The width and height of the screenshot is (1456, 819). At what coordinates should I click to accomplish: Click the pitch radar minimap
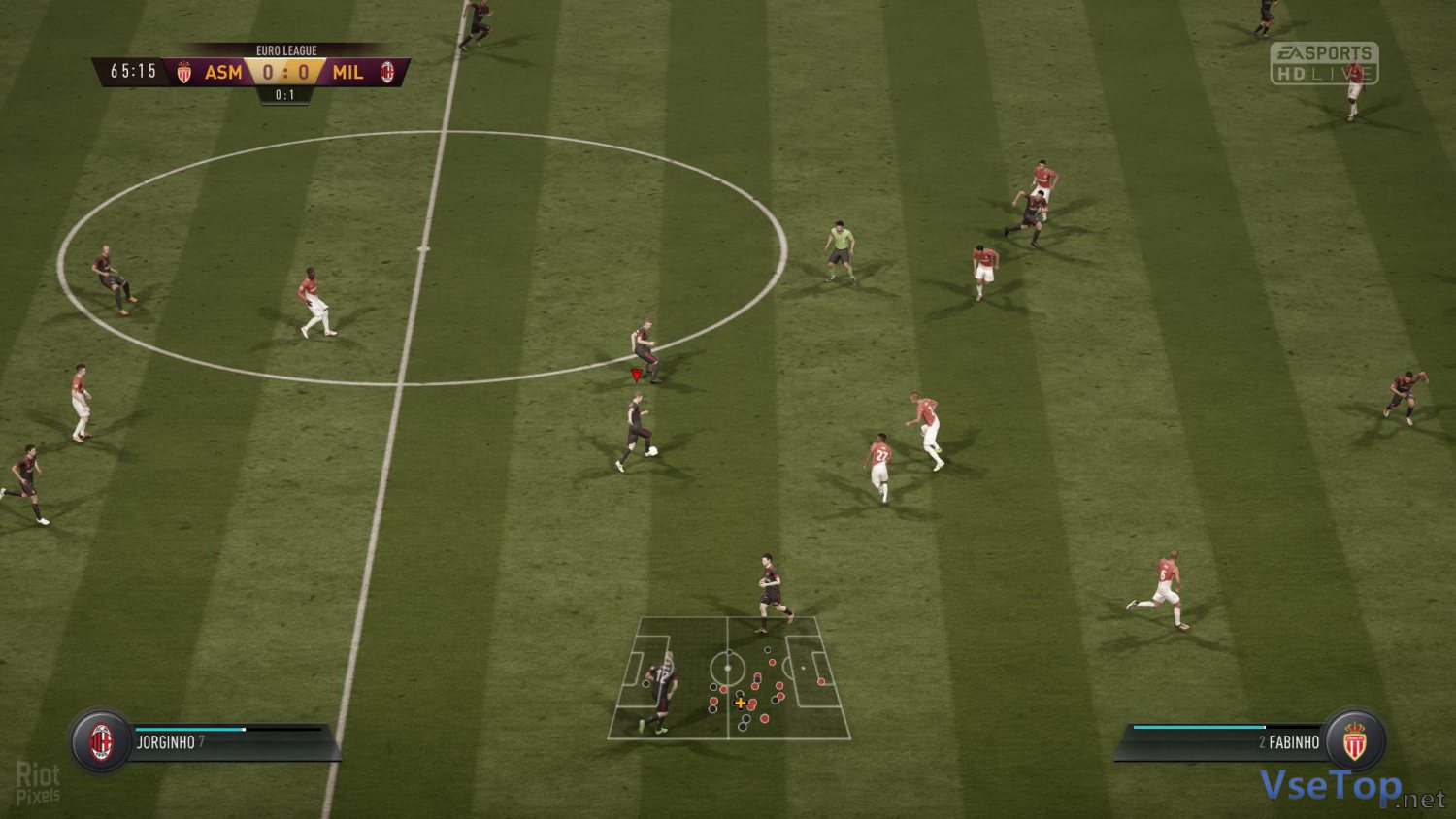[x=728, y=677]
